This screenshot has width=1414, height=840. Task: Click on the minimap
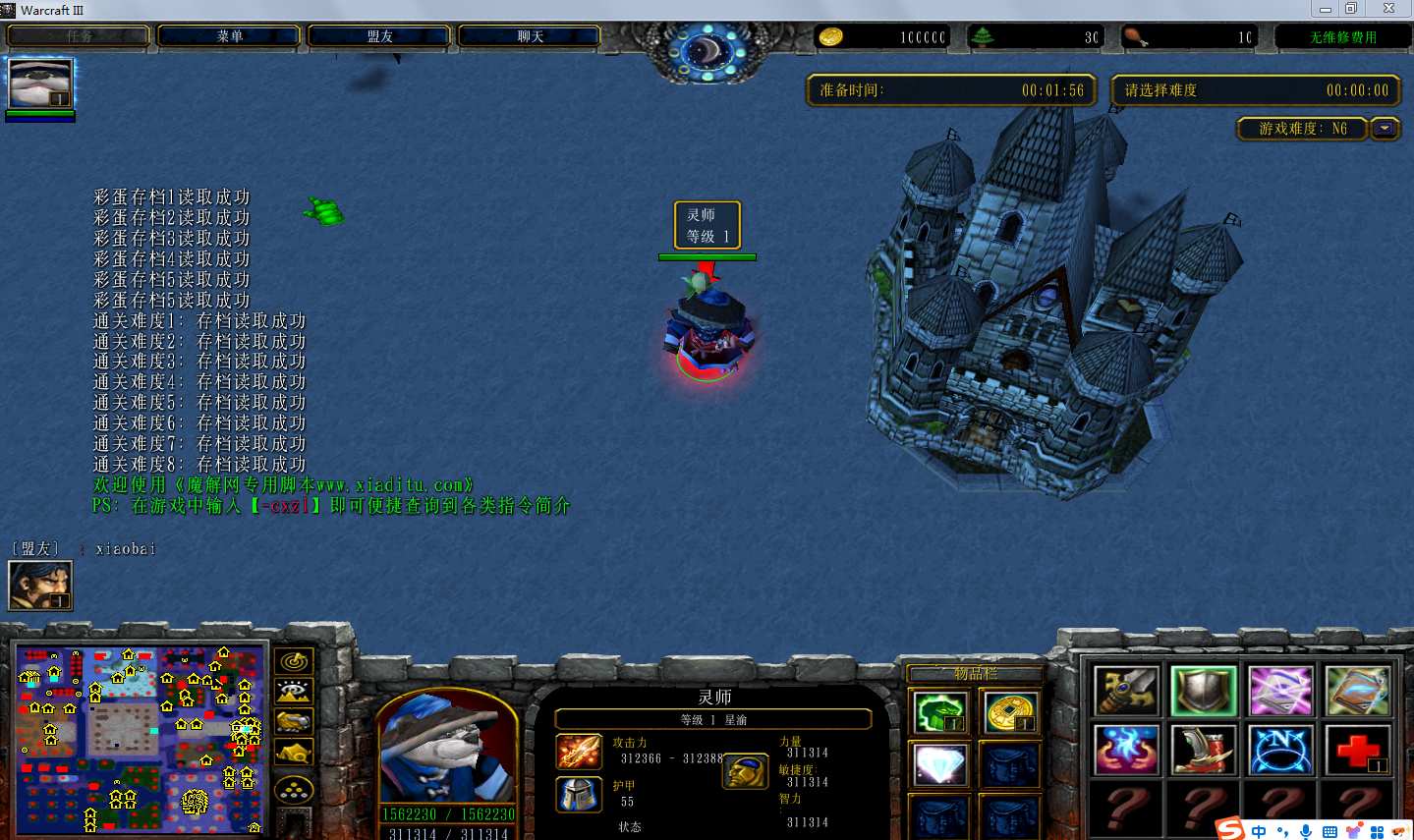(x=140, y=739)
